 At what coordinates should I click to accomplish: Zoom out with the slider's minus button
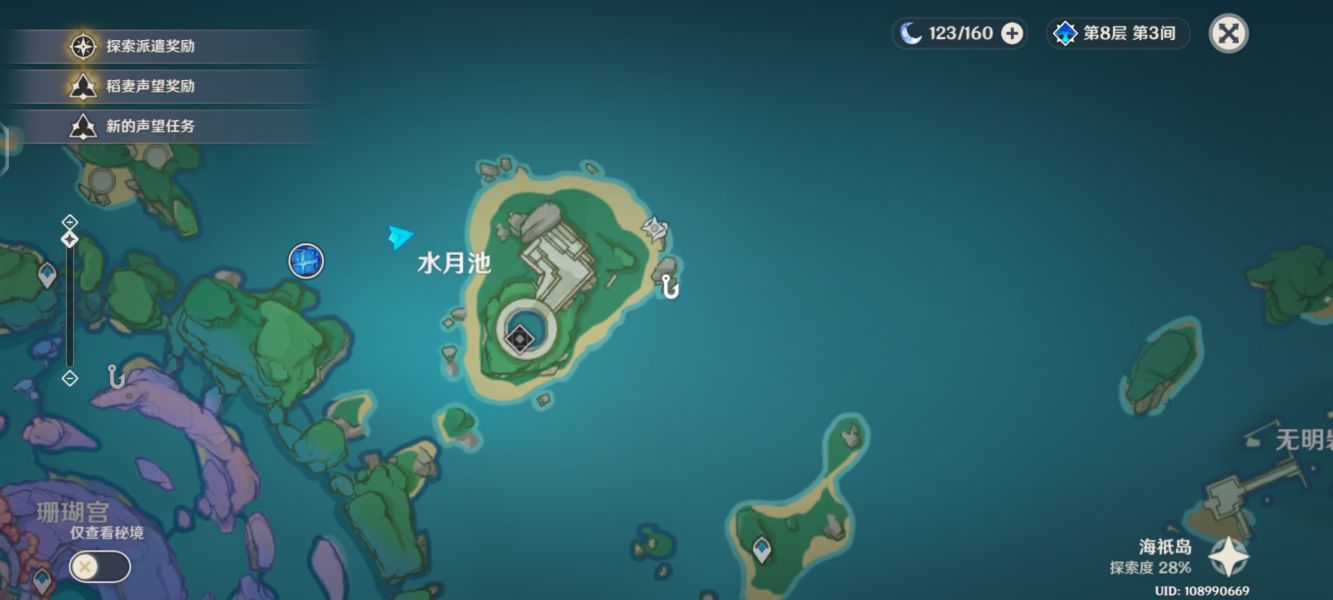(69, 378)
